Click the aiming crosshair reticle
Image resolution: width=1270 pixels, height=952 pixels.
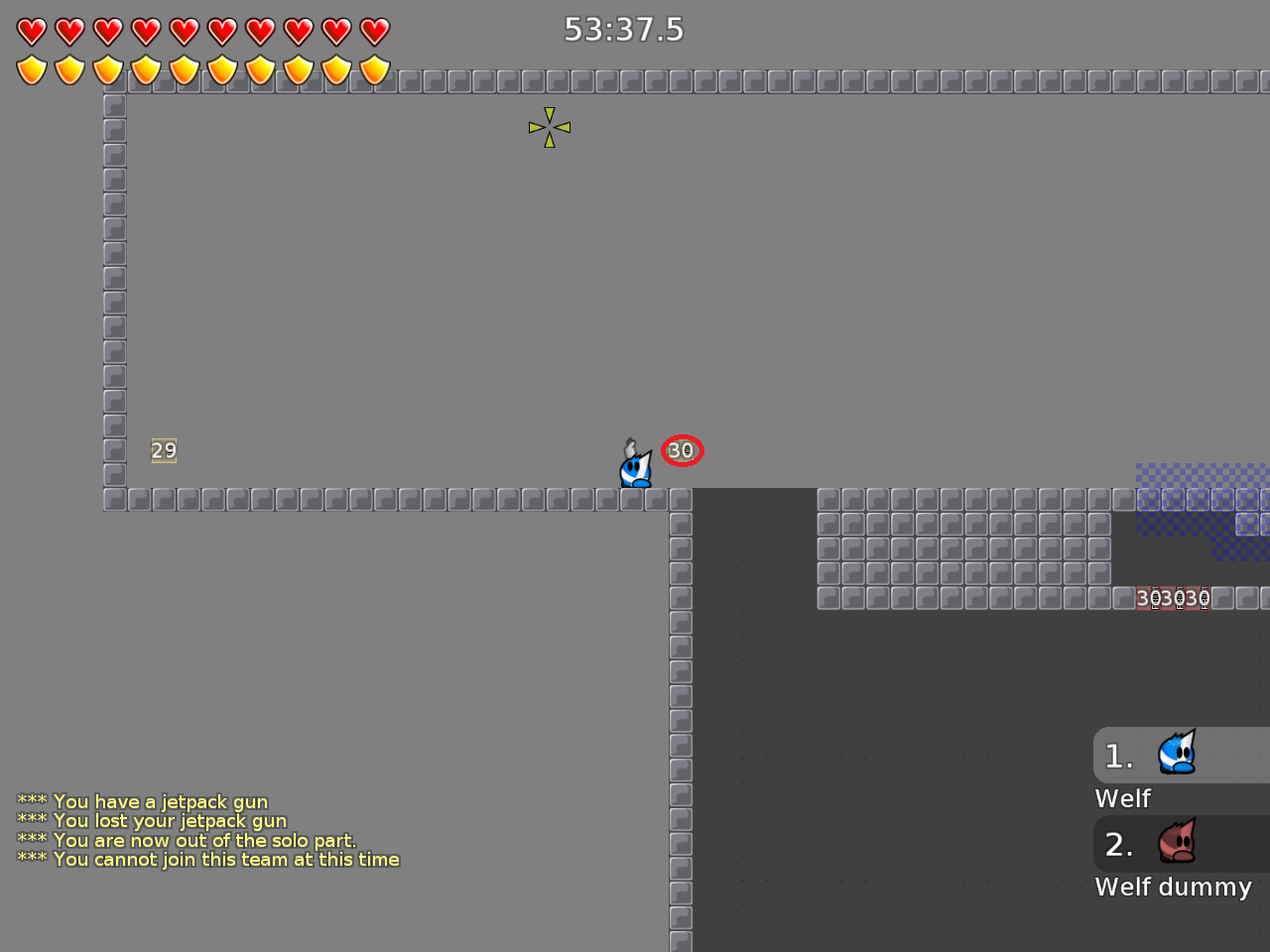549,127
